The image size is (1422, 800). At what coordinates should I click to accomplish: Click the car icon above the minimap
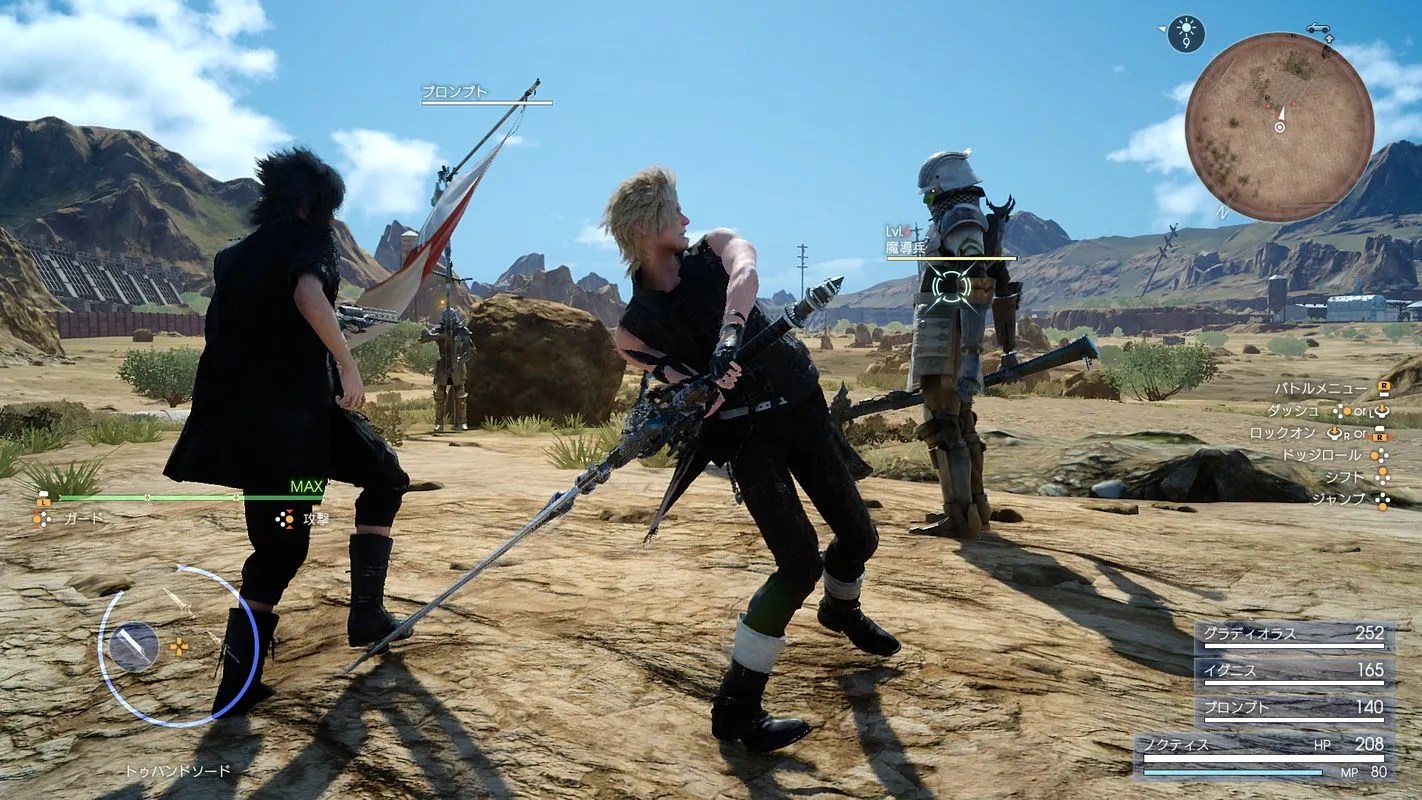(x=1318, y=29)
